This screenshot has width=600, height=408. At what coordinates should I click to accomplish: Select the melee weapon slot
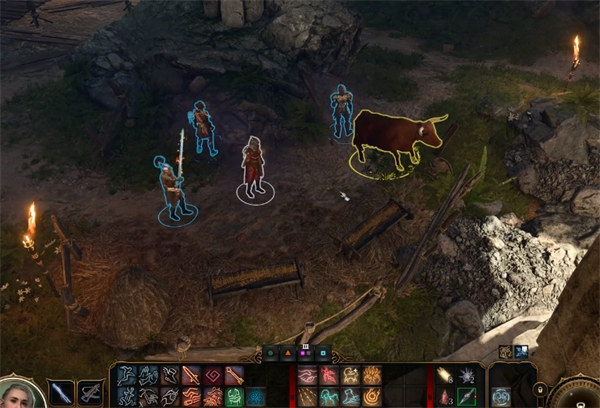click(x=61, y=392)
